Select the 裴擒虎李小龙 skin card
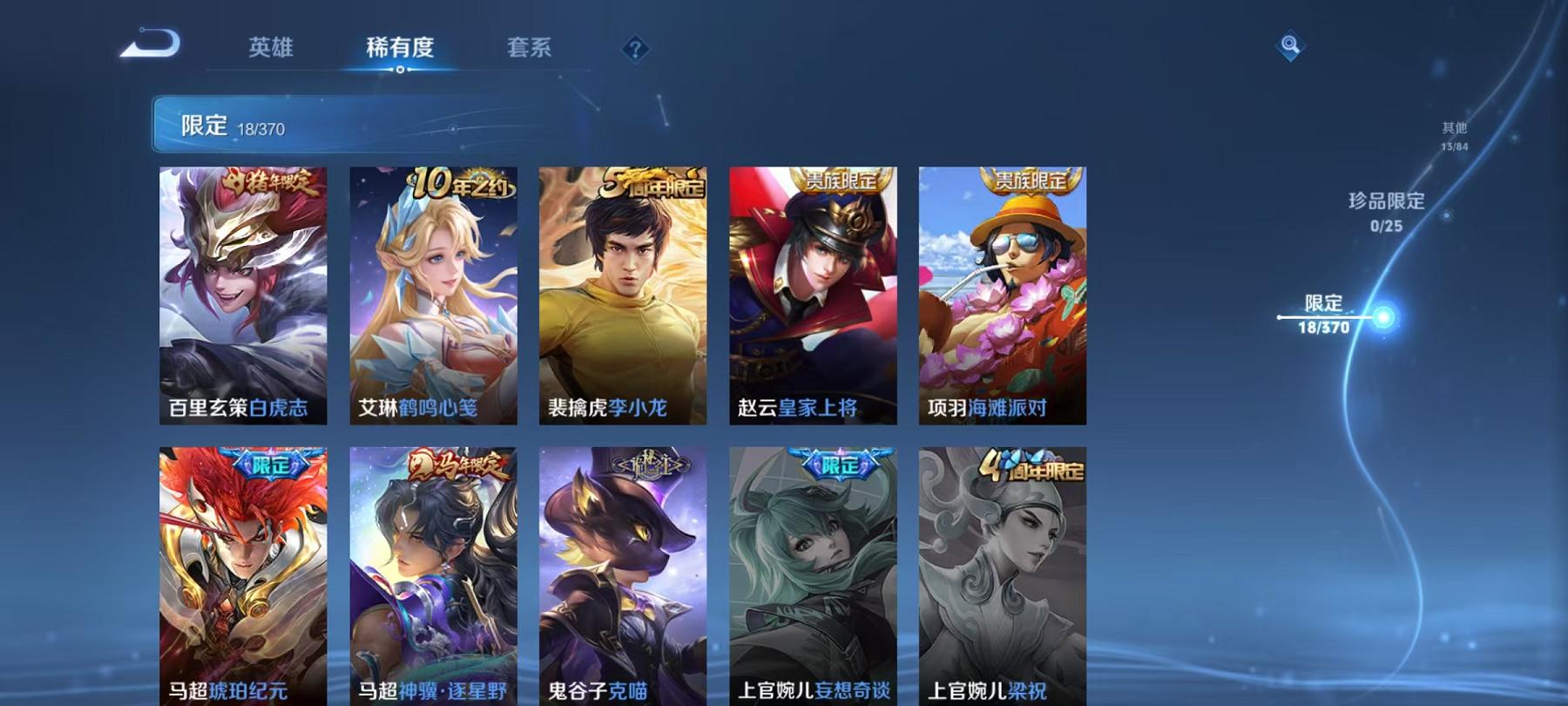The image size is (1568, 706). click(622, 296)
